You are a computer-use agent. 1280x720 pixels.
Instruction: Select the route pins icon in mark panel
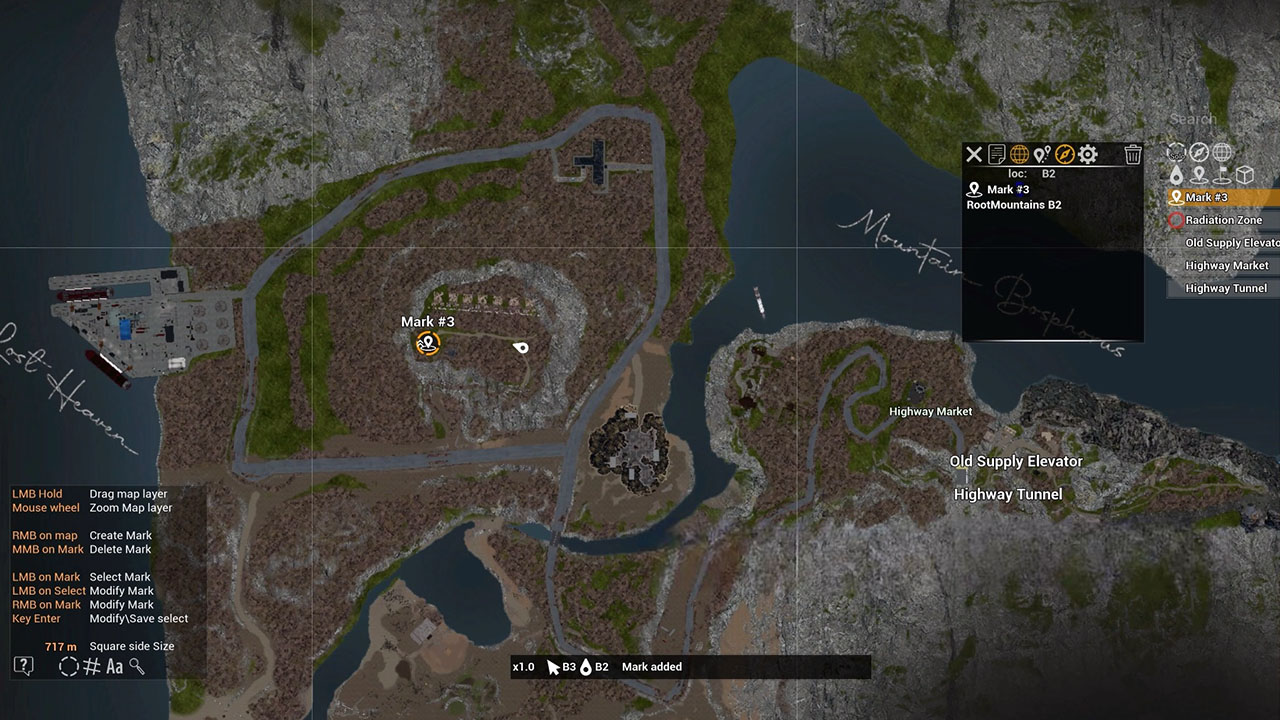click(1042, 154)
